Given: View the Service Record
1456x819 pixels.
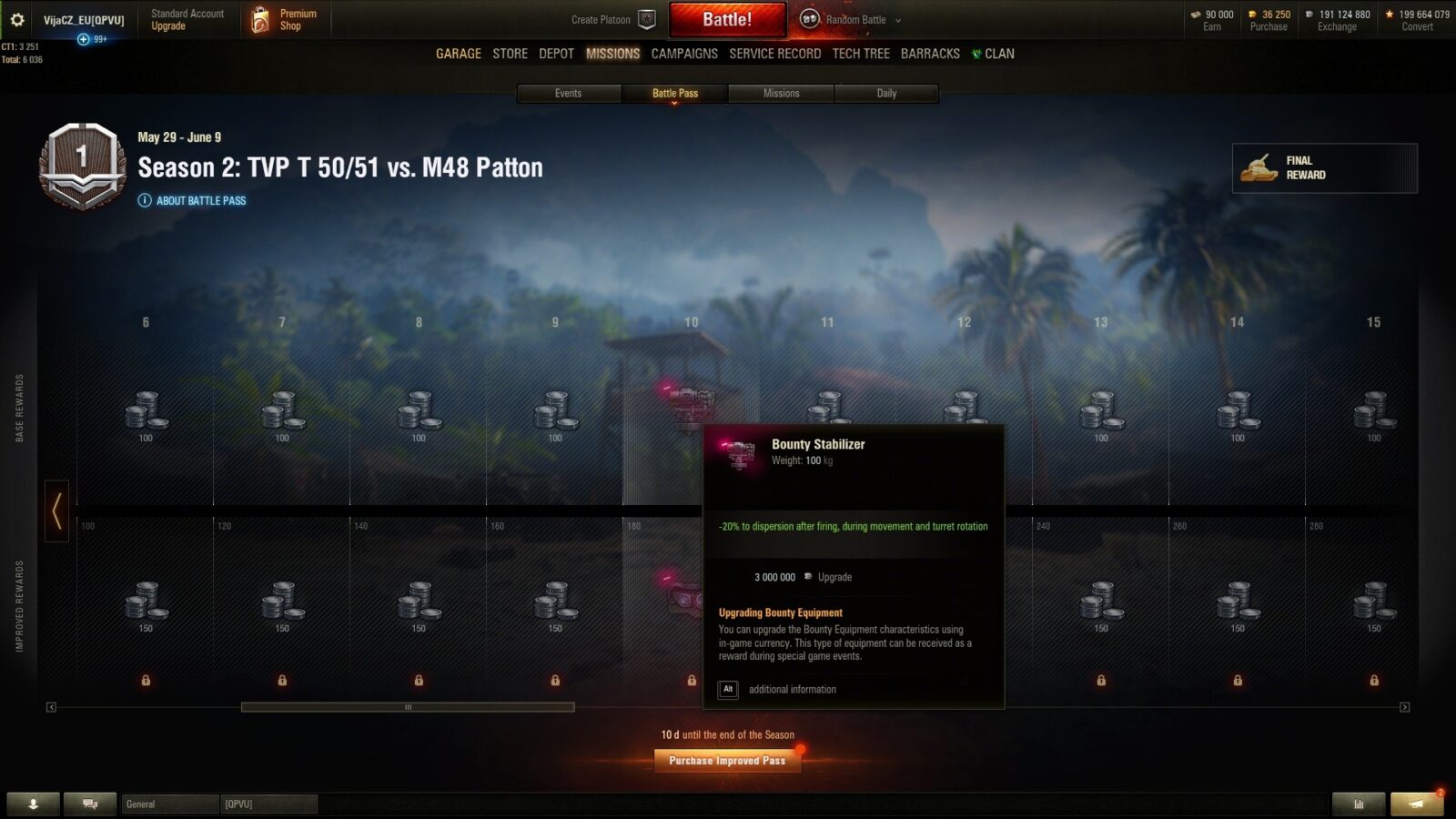Looking at the screenshot, I should point(774,54).
